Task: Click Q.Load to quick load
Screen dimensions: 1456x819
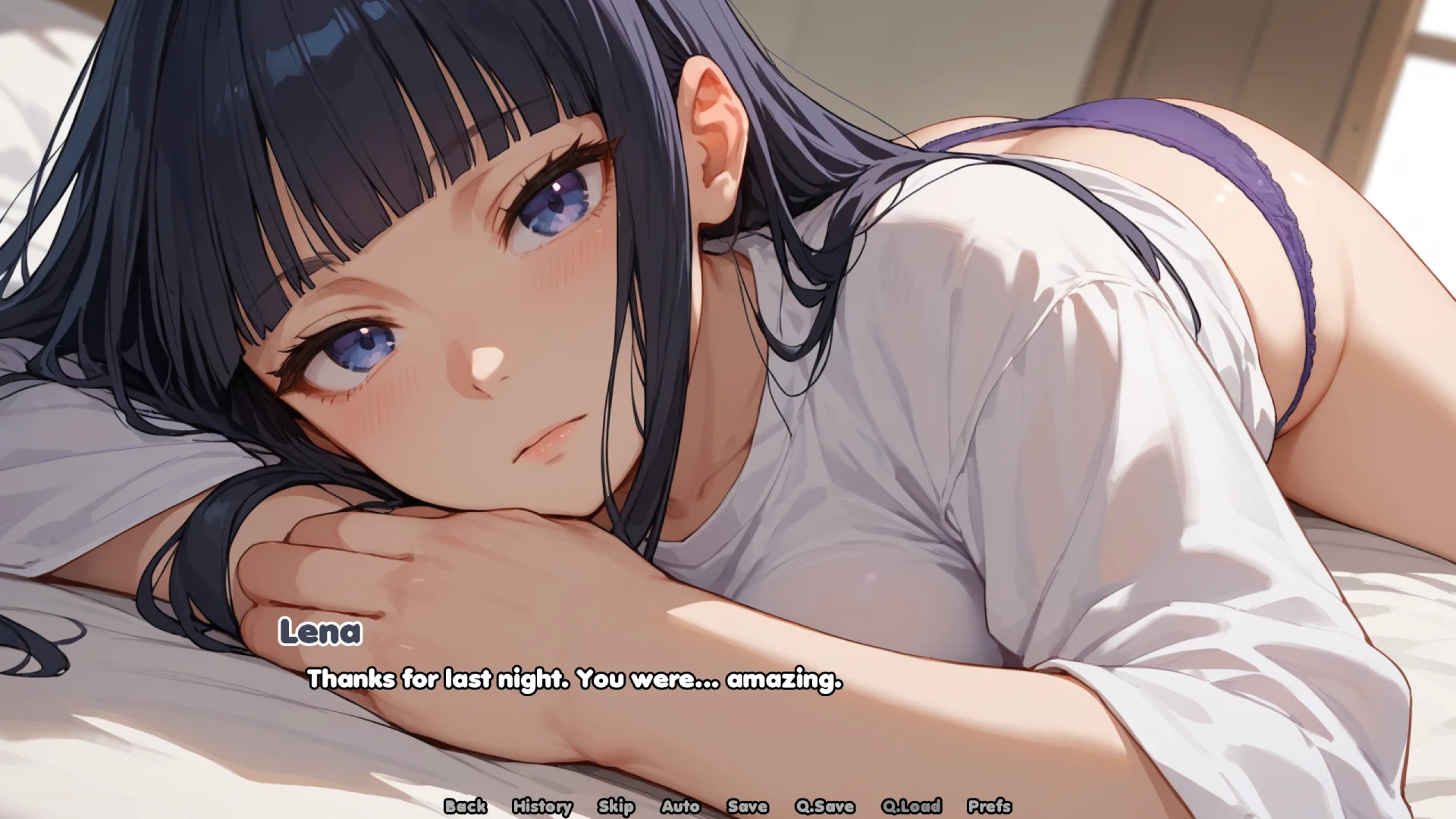Action: coord(911,806)
